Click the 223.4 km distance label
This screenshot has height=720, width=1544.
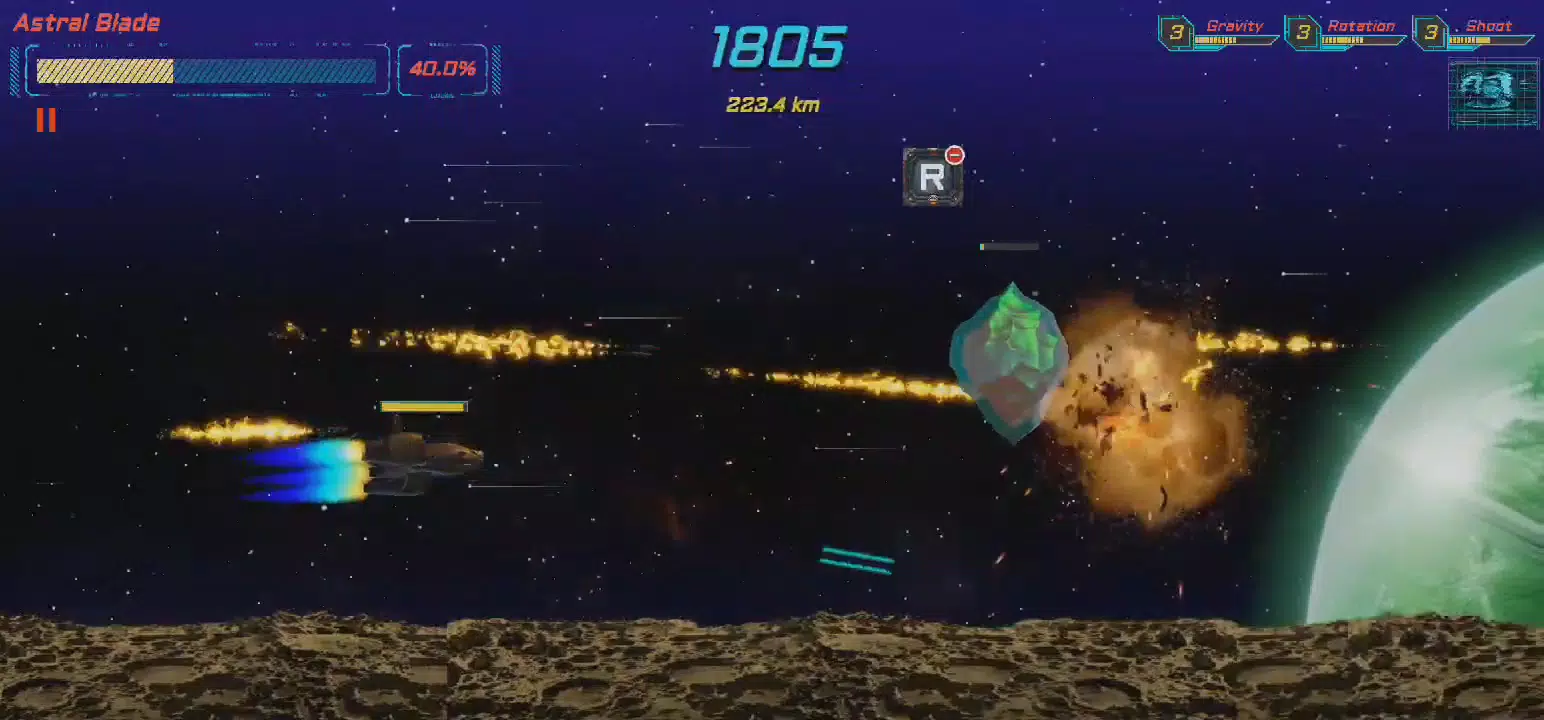(773, 105)
